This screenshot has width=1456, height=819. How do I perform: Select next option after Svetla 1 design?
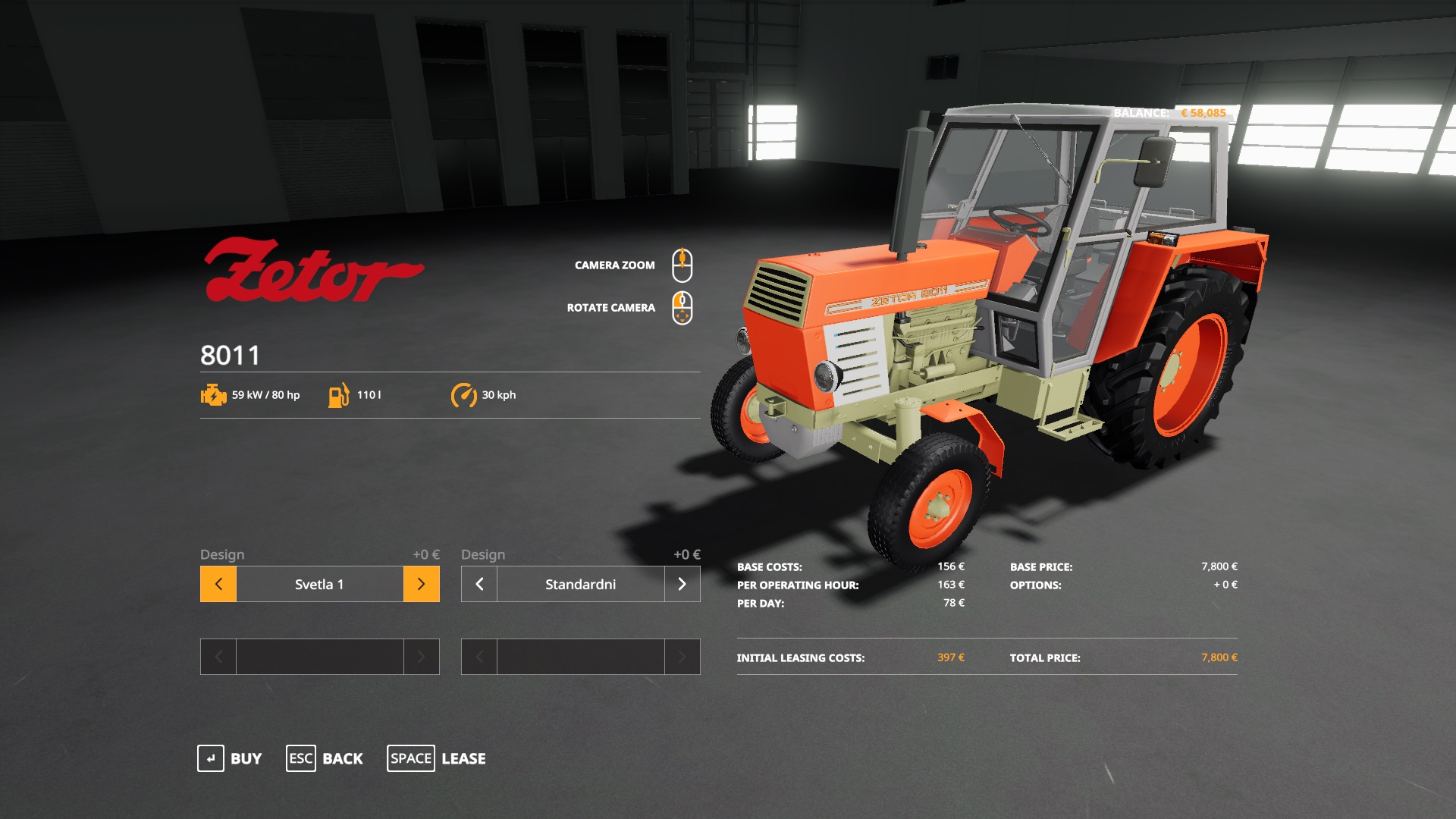click(422, 584)
